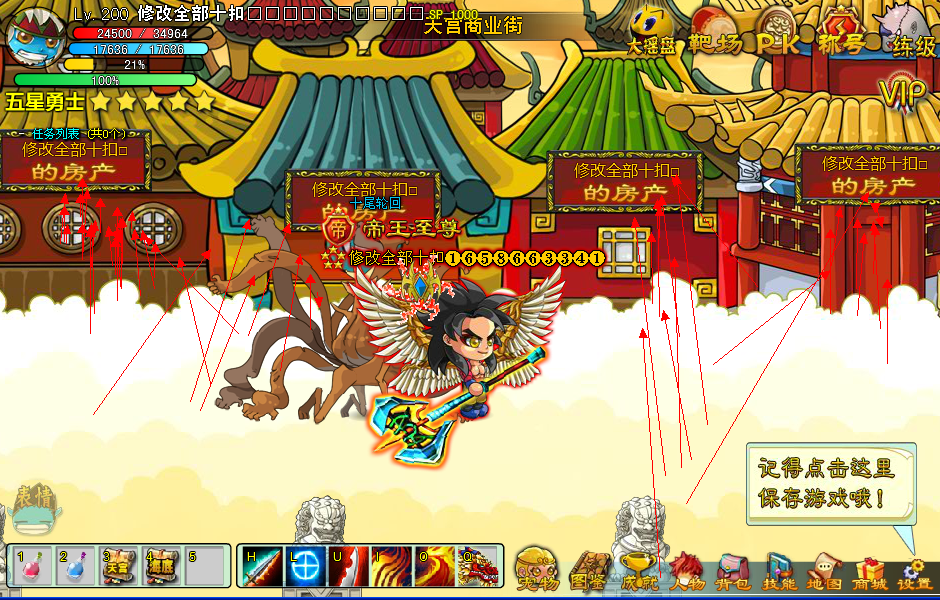Show the 技能 skills panel
The width and height of the screenshot is (940, 600).
(780, 569)
